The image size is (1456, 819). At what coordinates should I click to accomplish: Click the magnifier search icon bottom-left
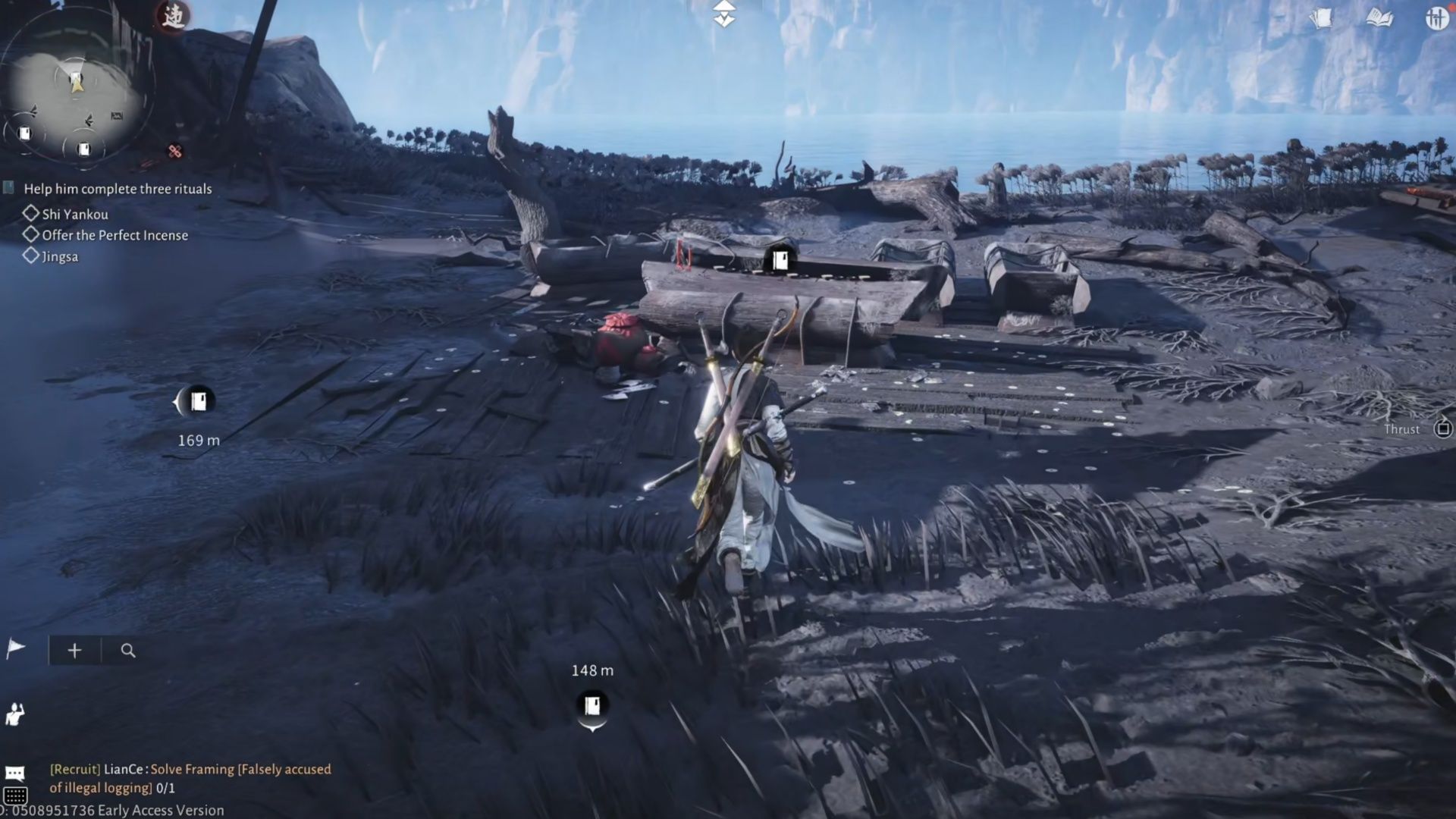127,650
